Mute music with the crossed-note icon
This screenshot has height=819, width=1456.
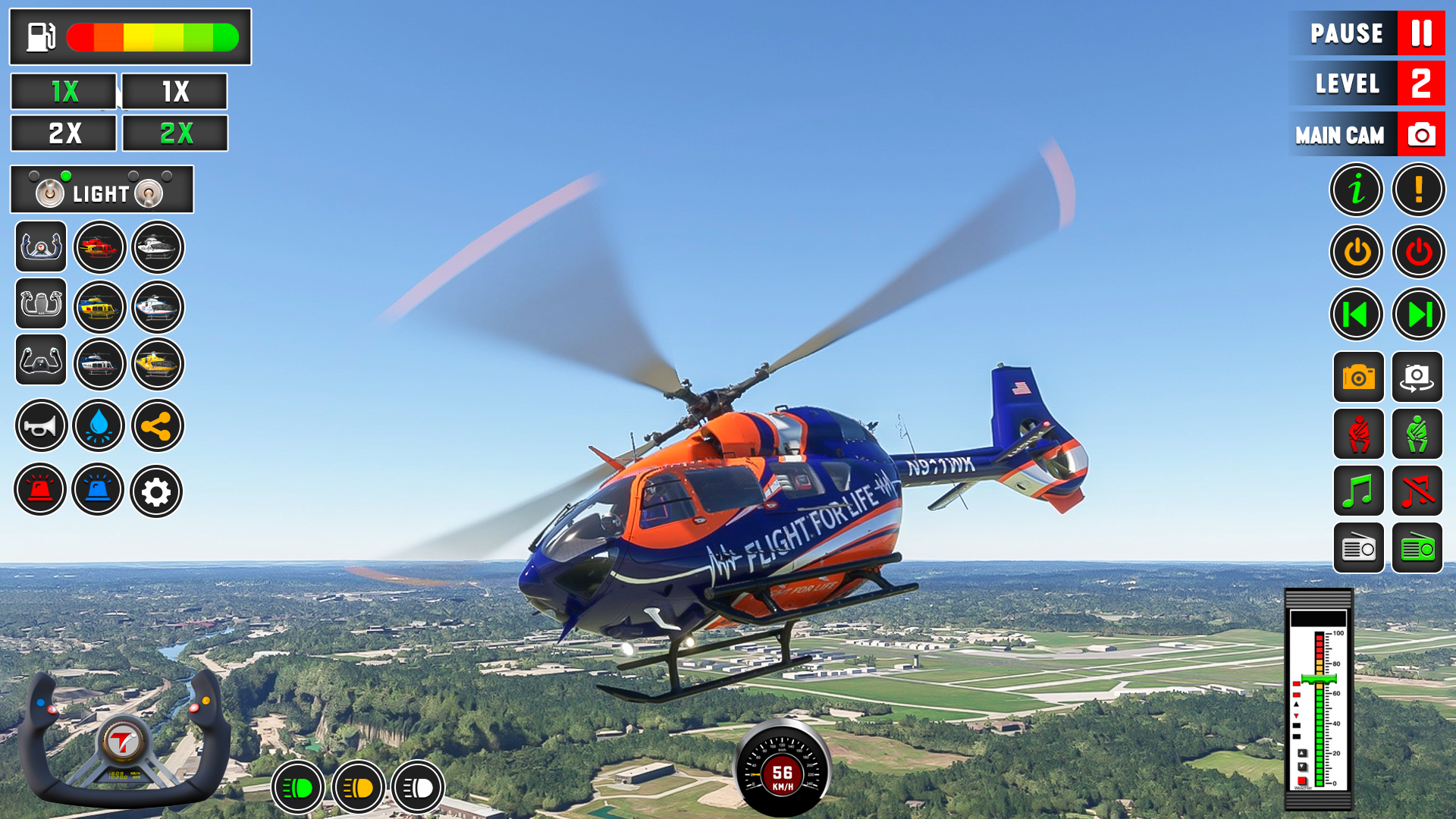1417,491
